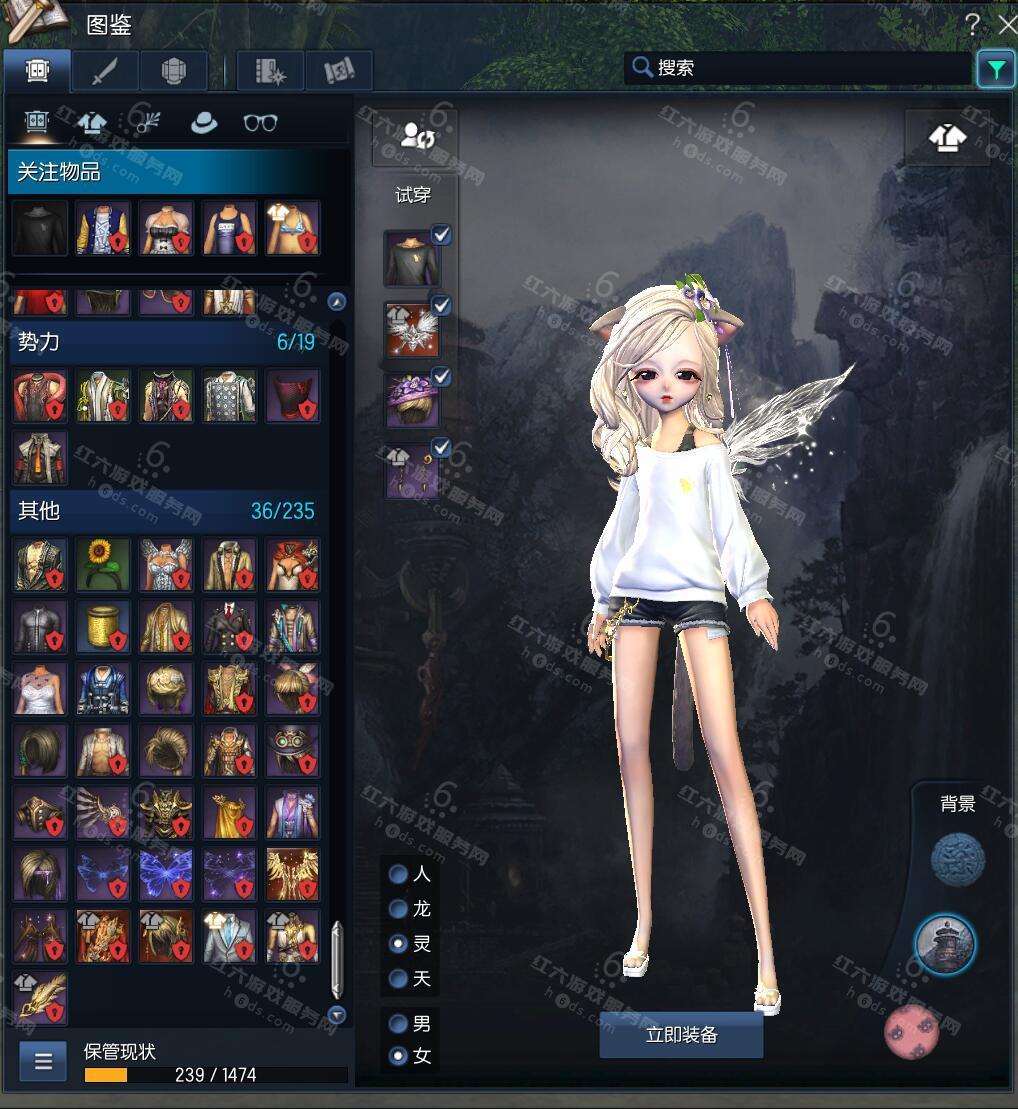Select the 人 race option
The width and height of the screenshot is (1018, 1109).
(x=399, y=875)
